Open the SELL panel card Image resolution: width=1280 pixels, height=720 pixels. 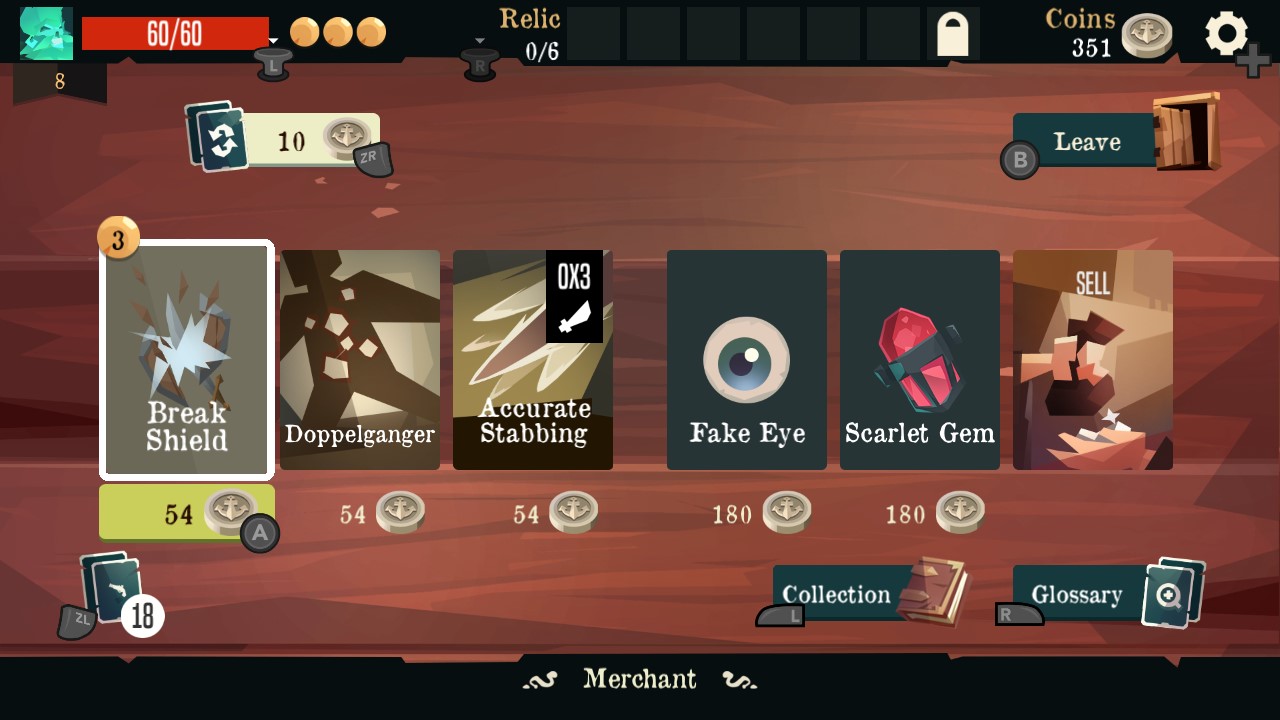pyautogui.click(x=1093, y=358)
